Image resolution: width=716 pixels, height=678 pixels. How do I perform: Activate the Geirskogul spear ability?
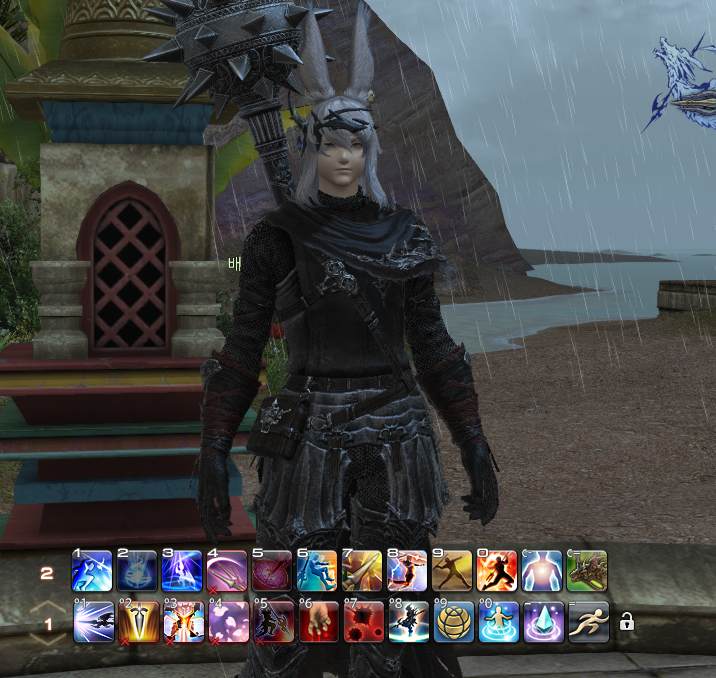pyautogui.click(x=363, y=571)
